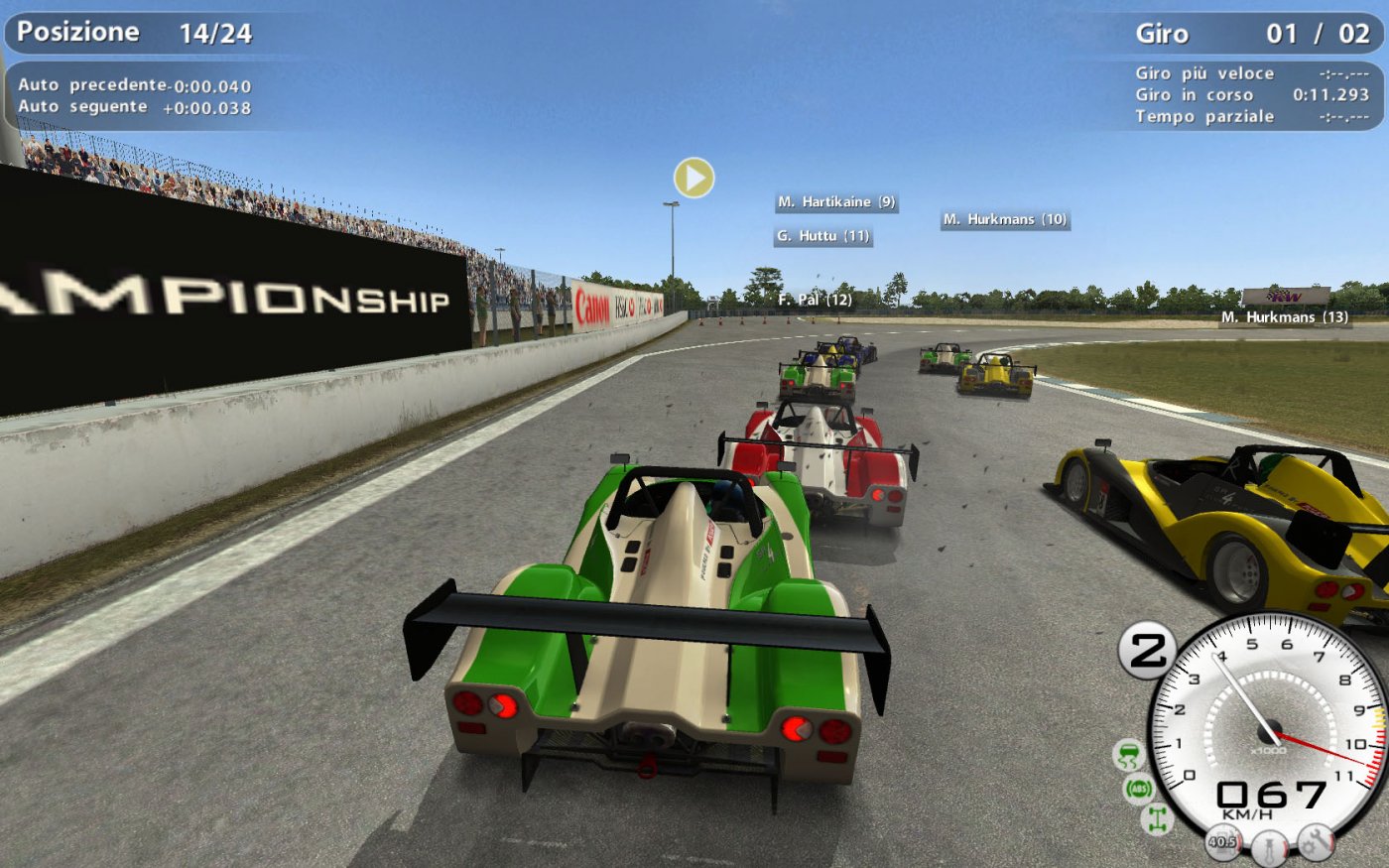Expand the Giro lap counter panel
1389x868 pixels.
tap(1255, 32)
